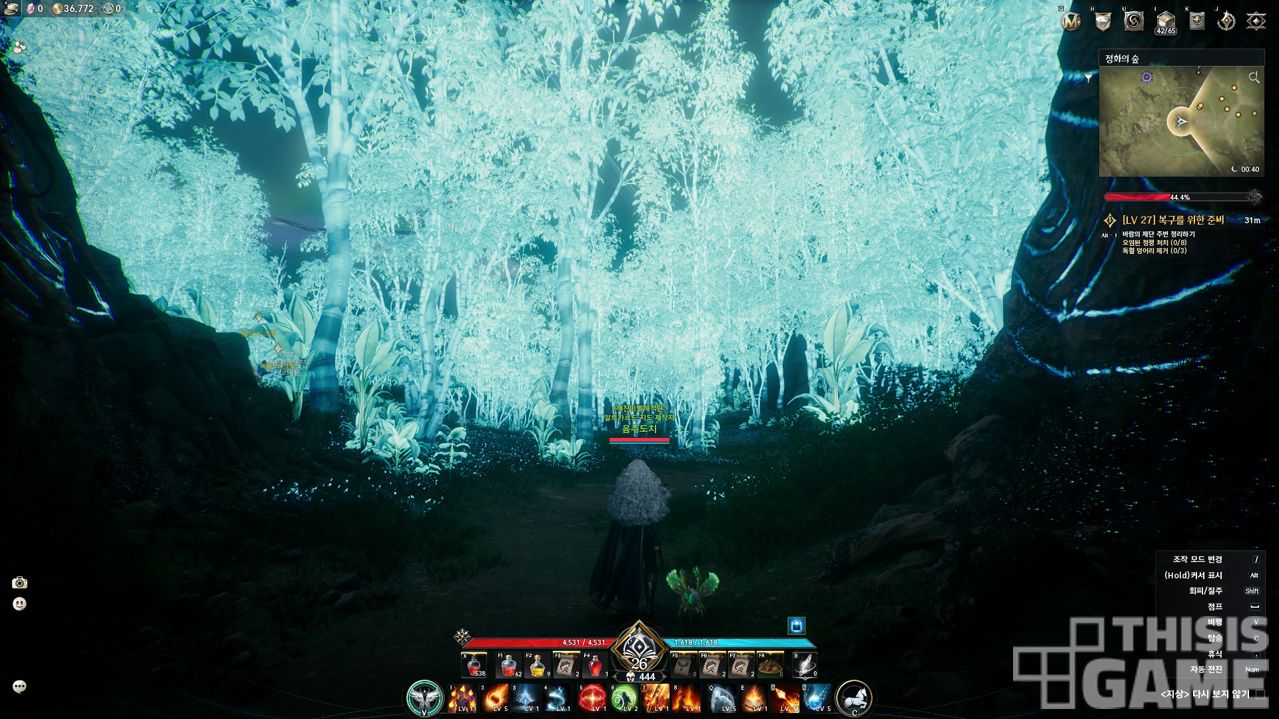Open the smiley emote menu
1279x719 pixels.
click(19, 604)
